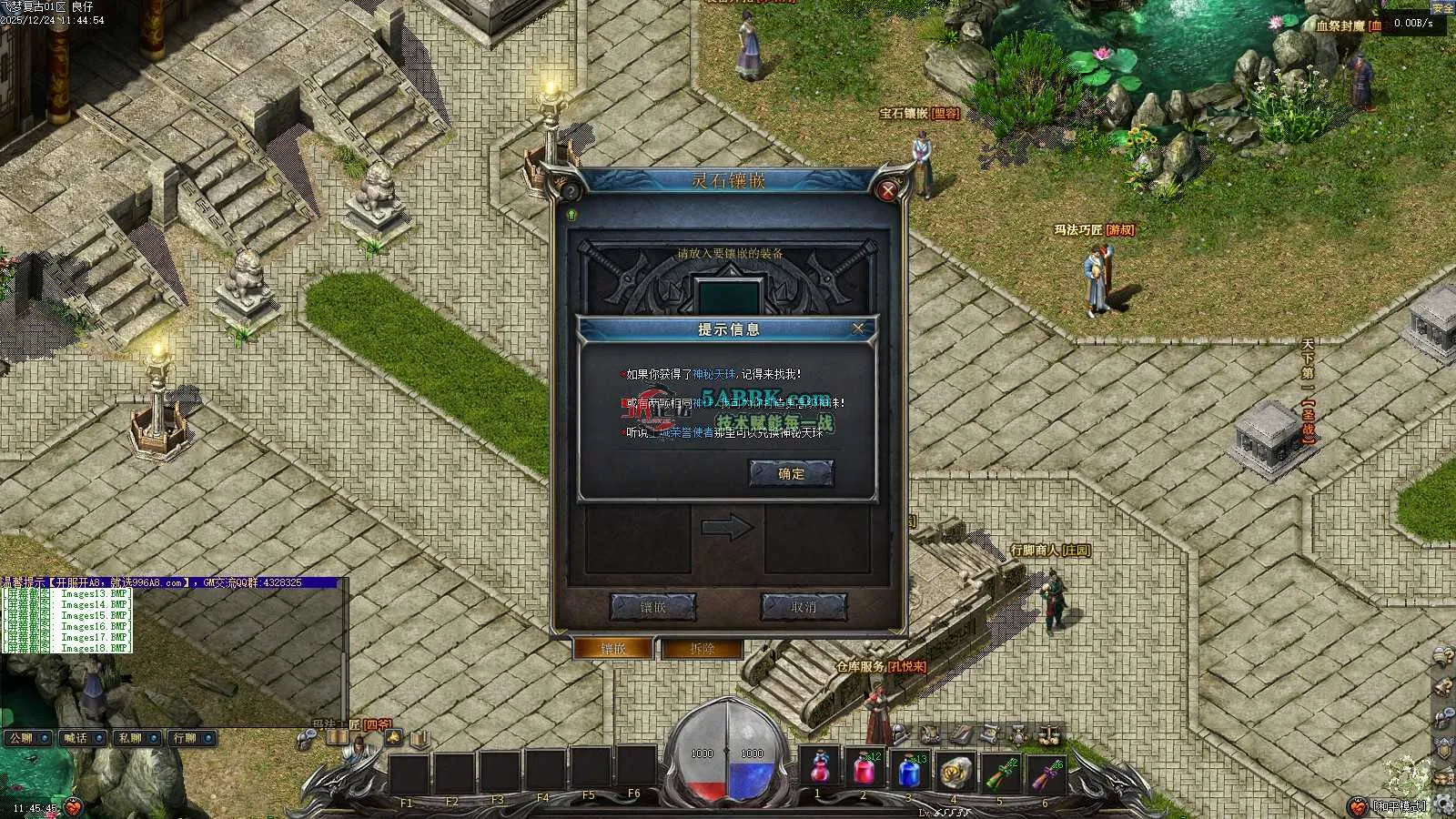Select the 行聊 guild chat channel
Viewport: 1456px width, 819px height.
191,738
